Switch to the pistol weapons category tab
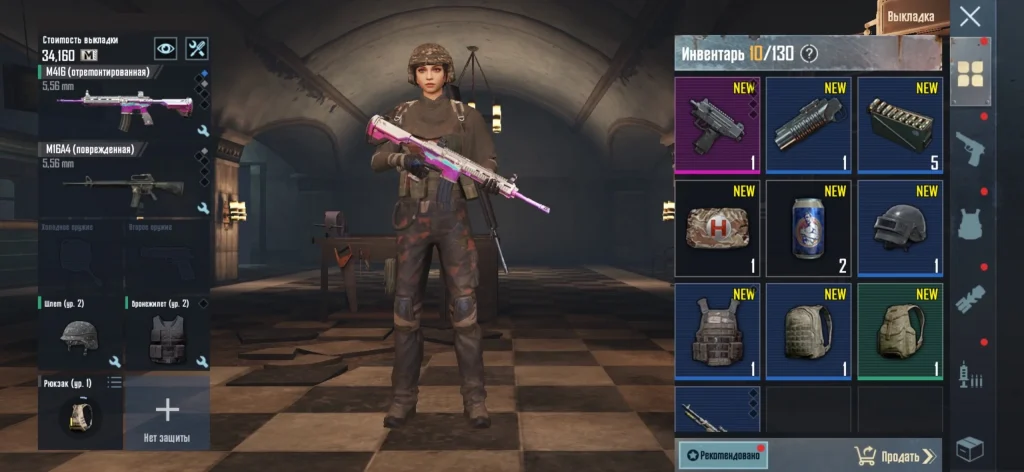1024x472 pixels. pos(970,148)
